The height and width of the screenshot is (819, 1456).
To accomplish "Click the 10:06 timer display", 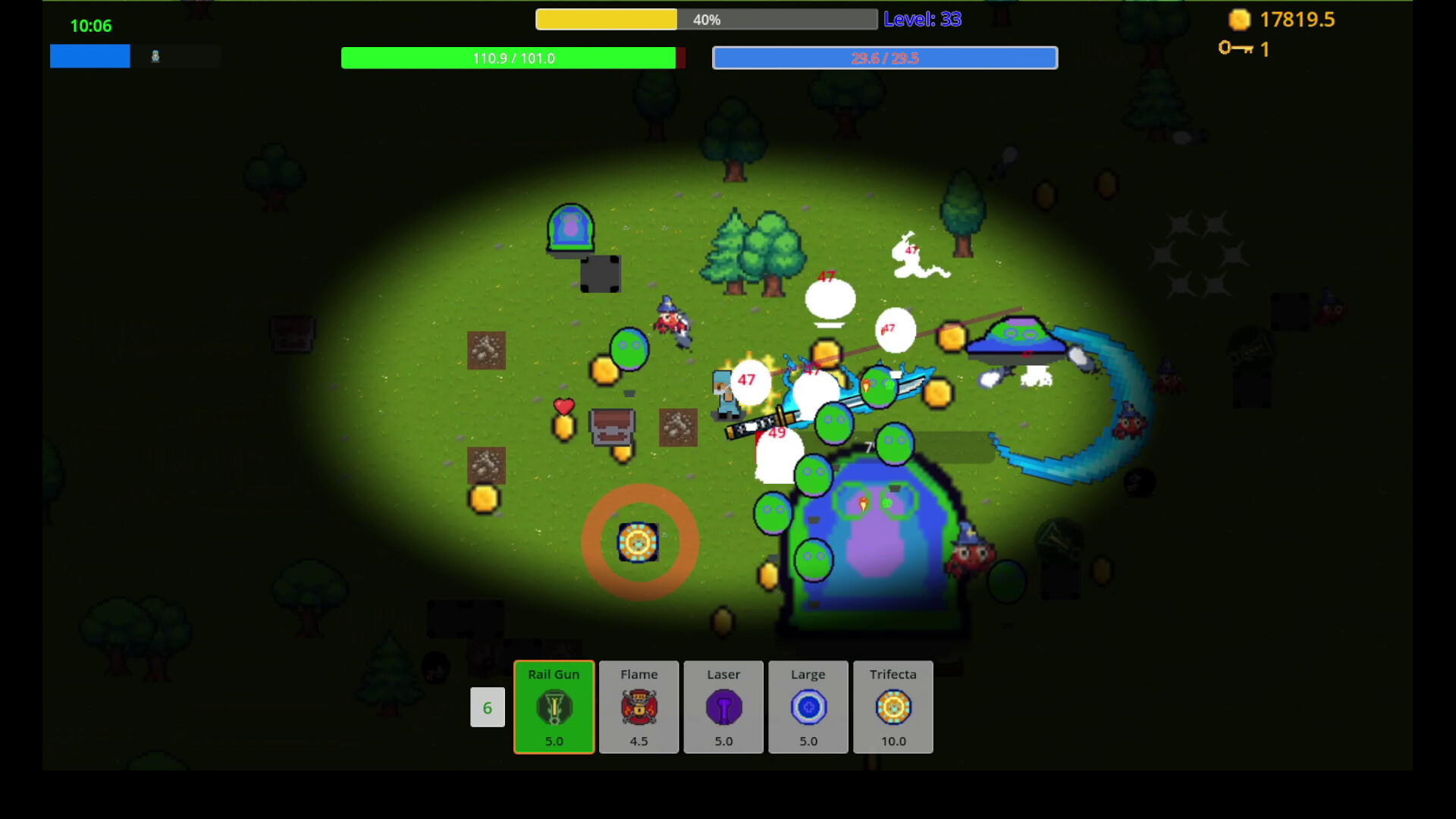I will (x=90, y=26).
